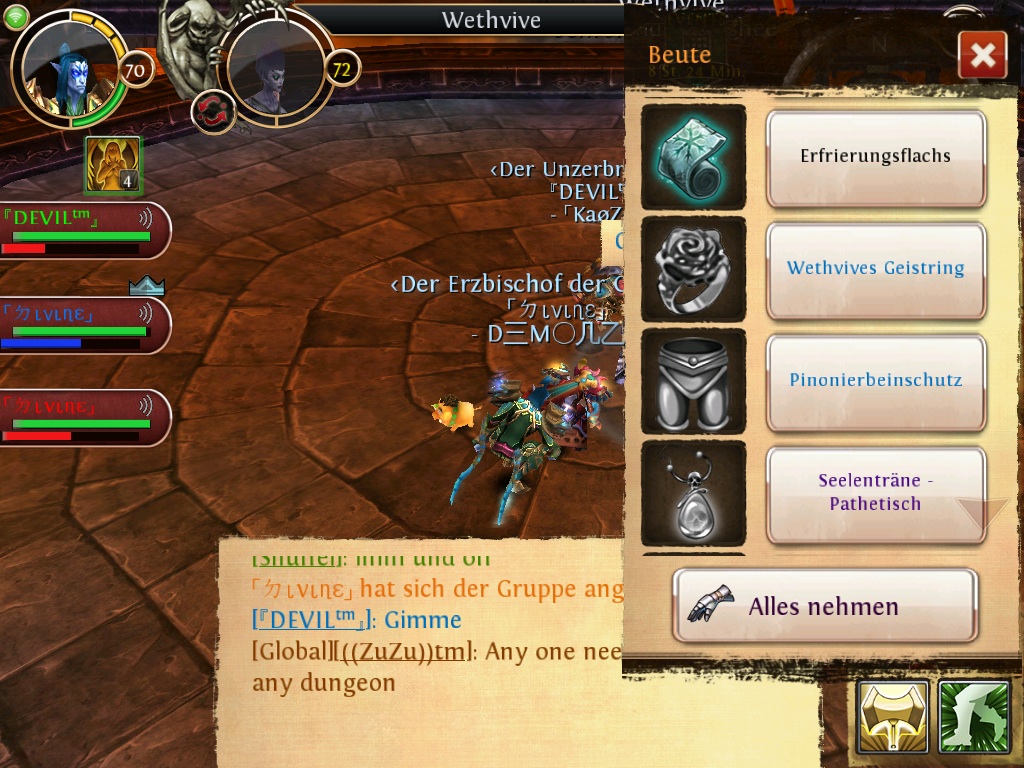Image resolution: width=1024 pixels, height=768 pixels.
Task: Tap the green connection status icon
Action: (x=16, y=17)
